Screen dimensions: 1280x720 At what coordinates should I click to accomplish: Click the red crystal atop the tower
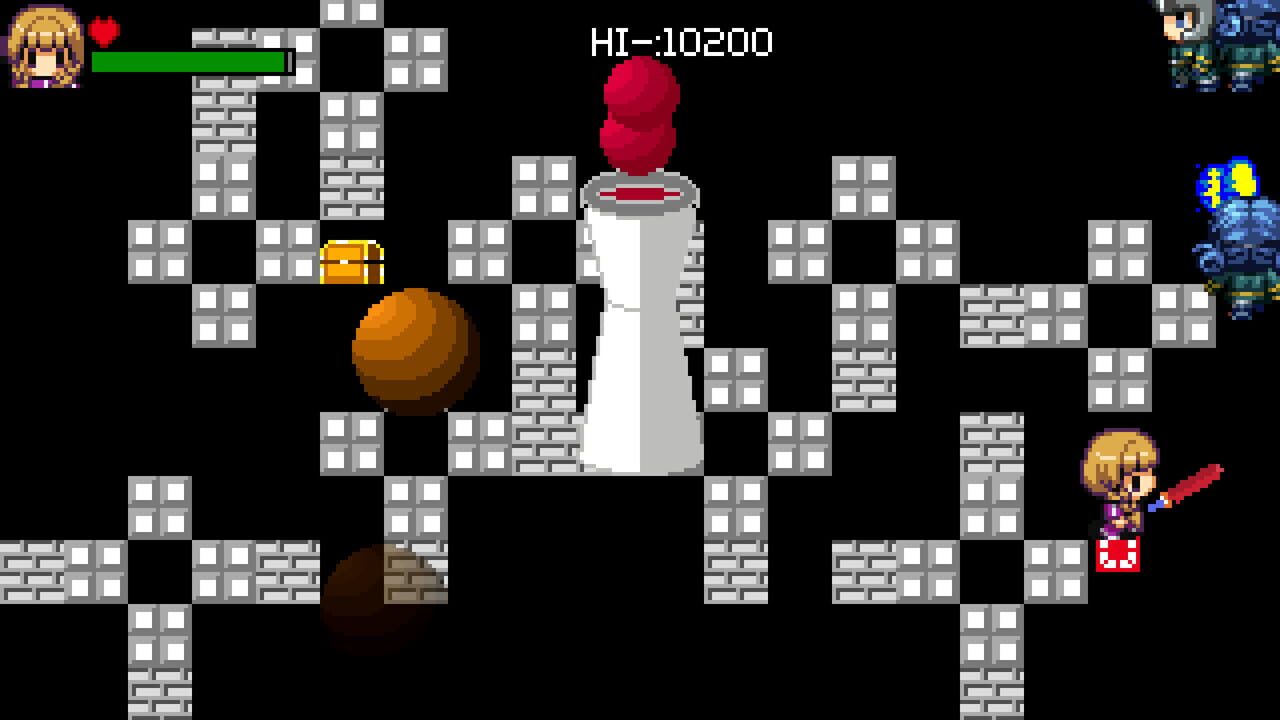click(x=638, y=110)
